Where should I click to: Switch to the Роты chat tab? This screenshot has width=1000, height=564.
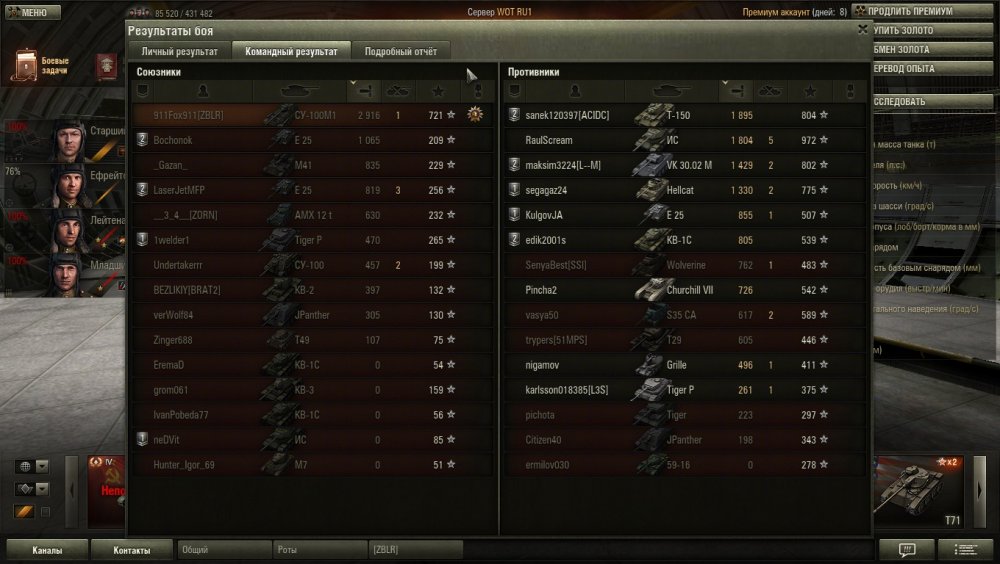(318, 549)
